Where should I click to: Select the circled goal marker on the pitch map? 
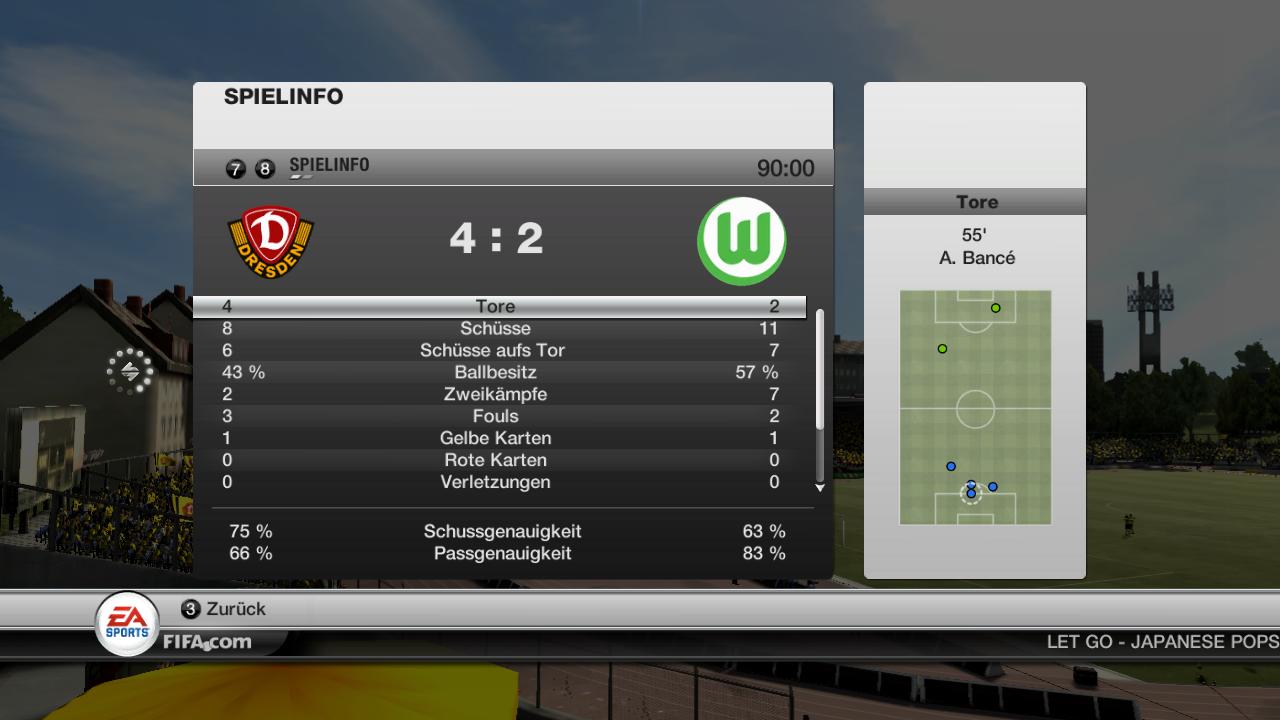tap(970, 493)
